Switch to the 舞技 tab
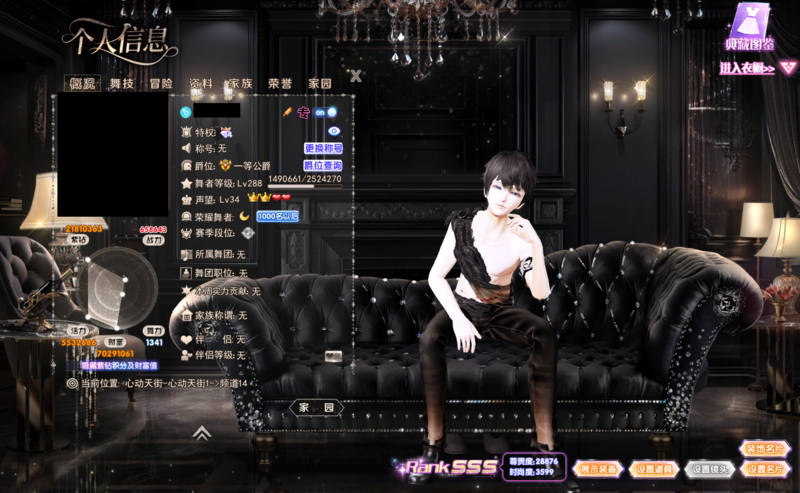The image size is (800, 493). click(x=122, y=84)
